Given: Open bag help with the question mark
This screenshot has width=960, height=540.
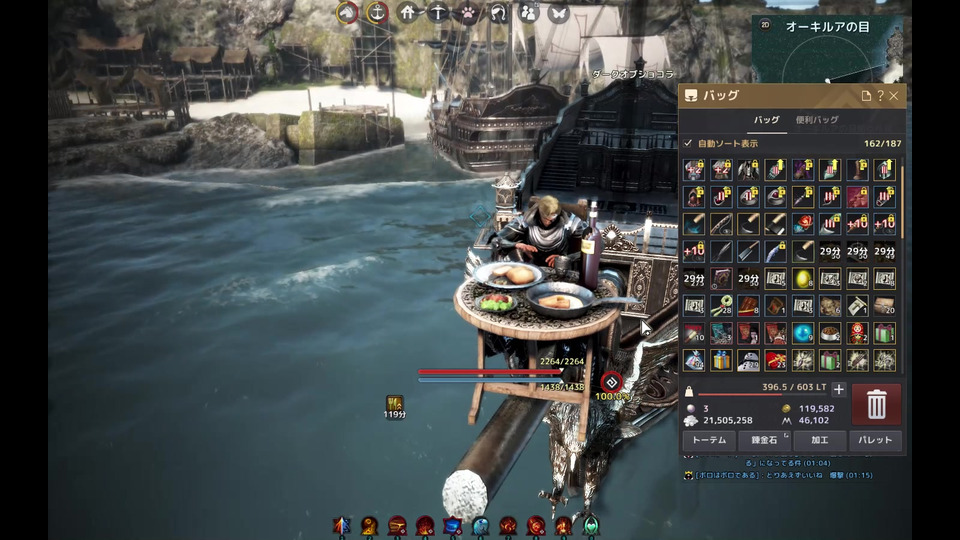Looking at the screenshot, I should pyautogui.click(x=880, y=96).
